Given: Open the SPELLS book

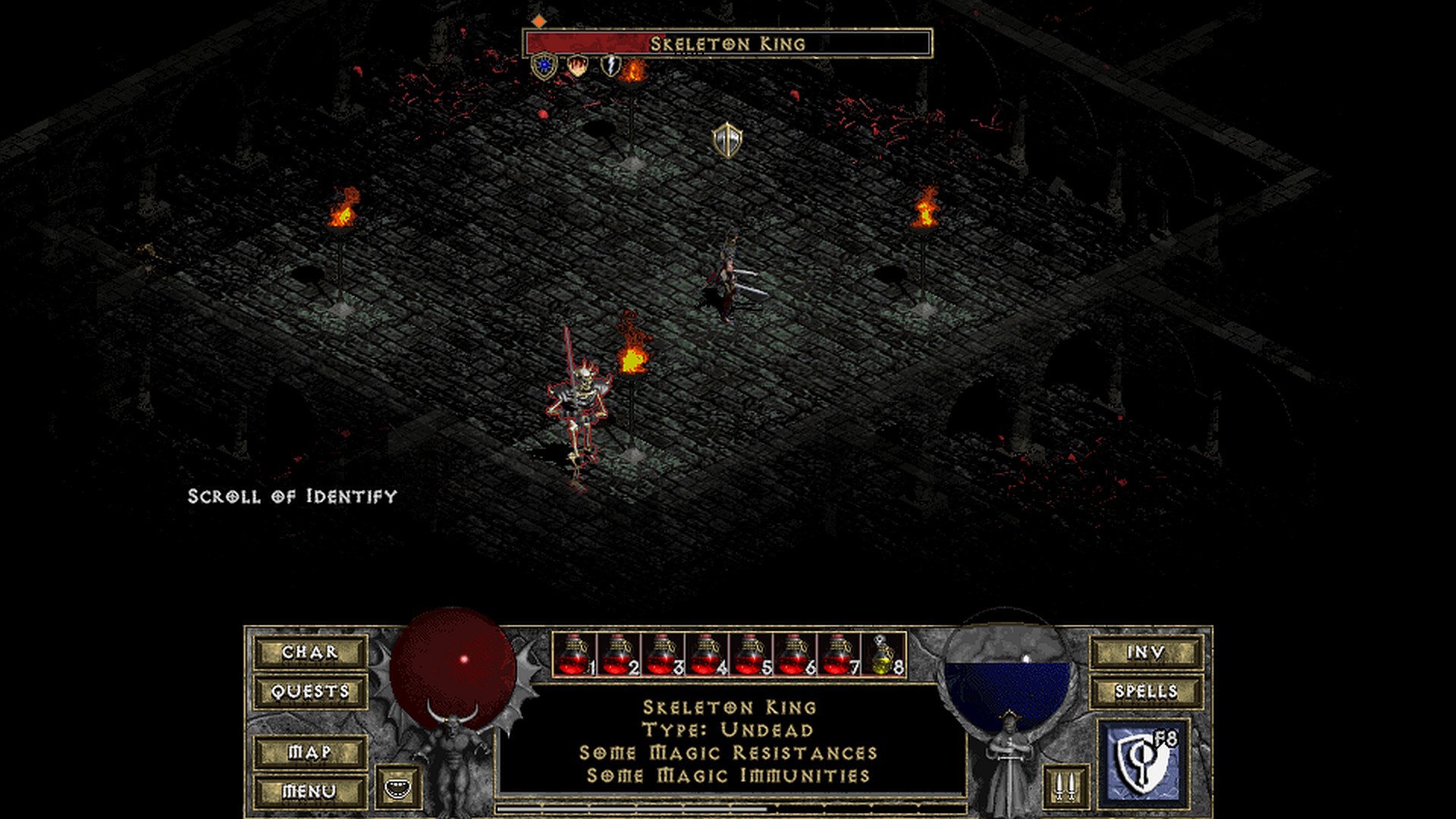Looking at the screenshot, I should click(x=1146, y=692).
